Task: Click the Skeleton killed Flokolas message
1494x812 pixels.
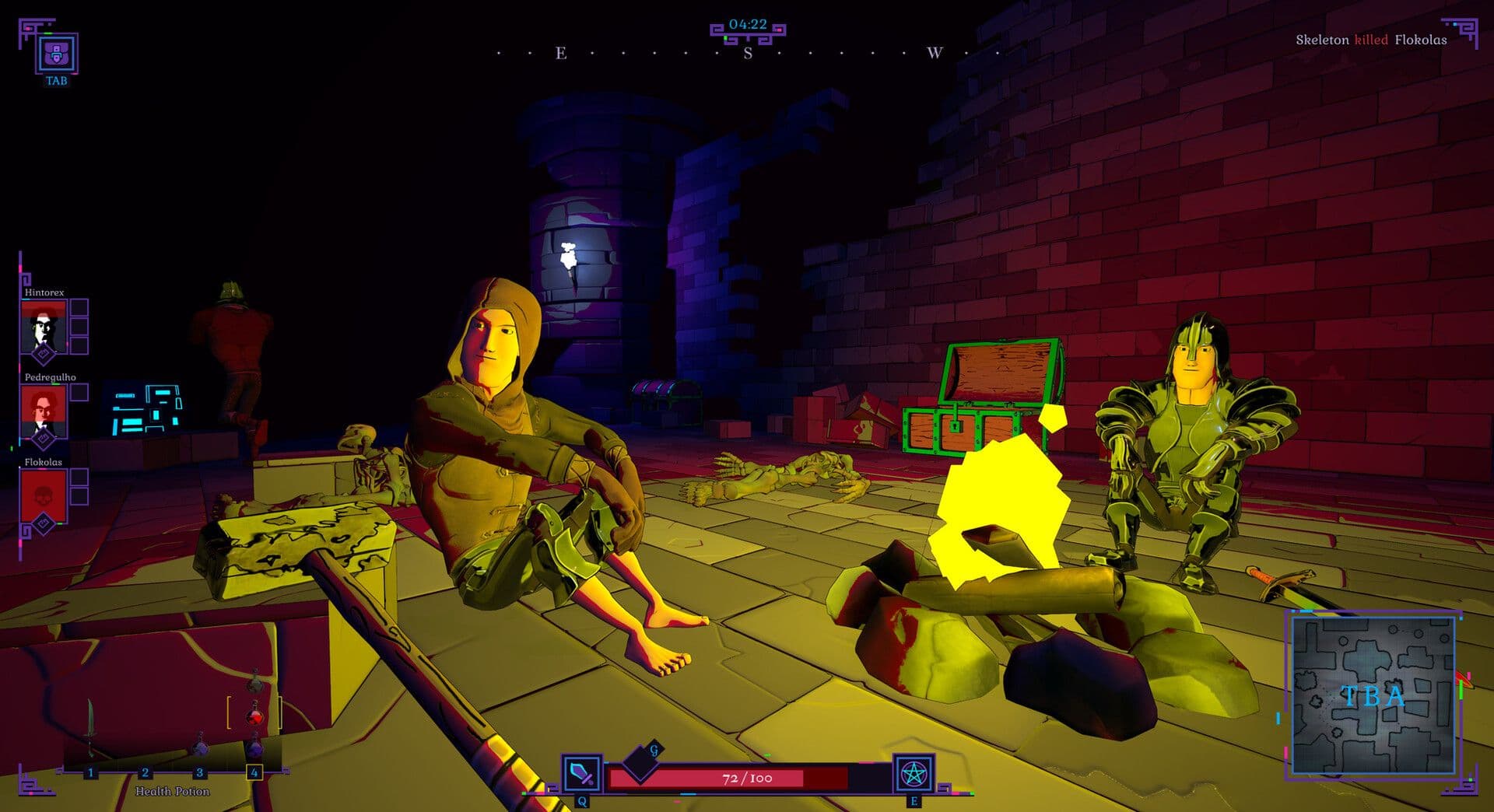Action: [x=1372, y=38]
